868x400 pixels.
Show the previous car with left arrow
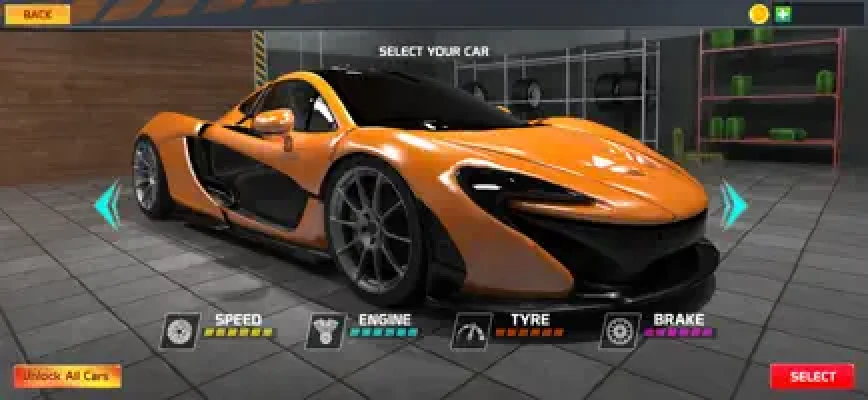107,205
